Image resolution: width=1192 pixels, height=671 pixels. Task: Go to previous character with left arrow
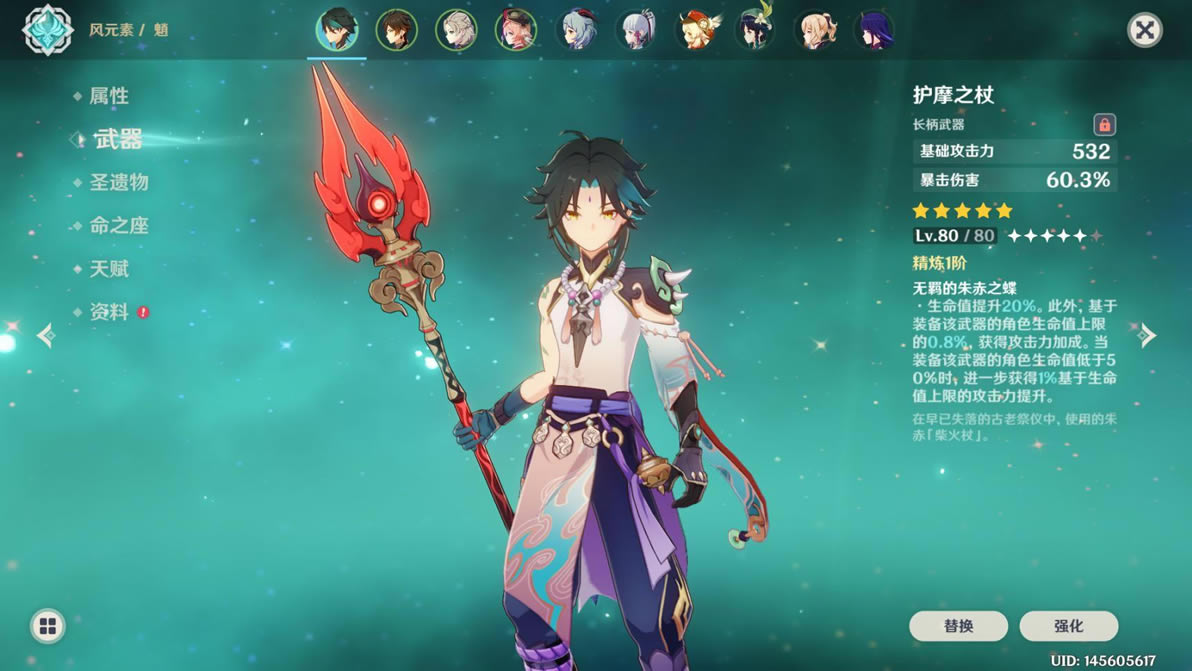point(45,335)
